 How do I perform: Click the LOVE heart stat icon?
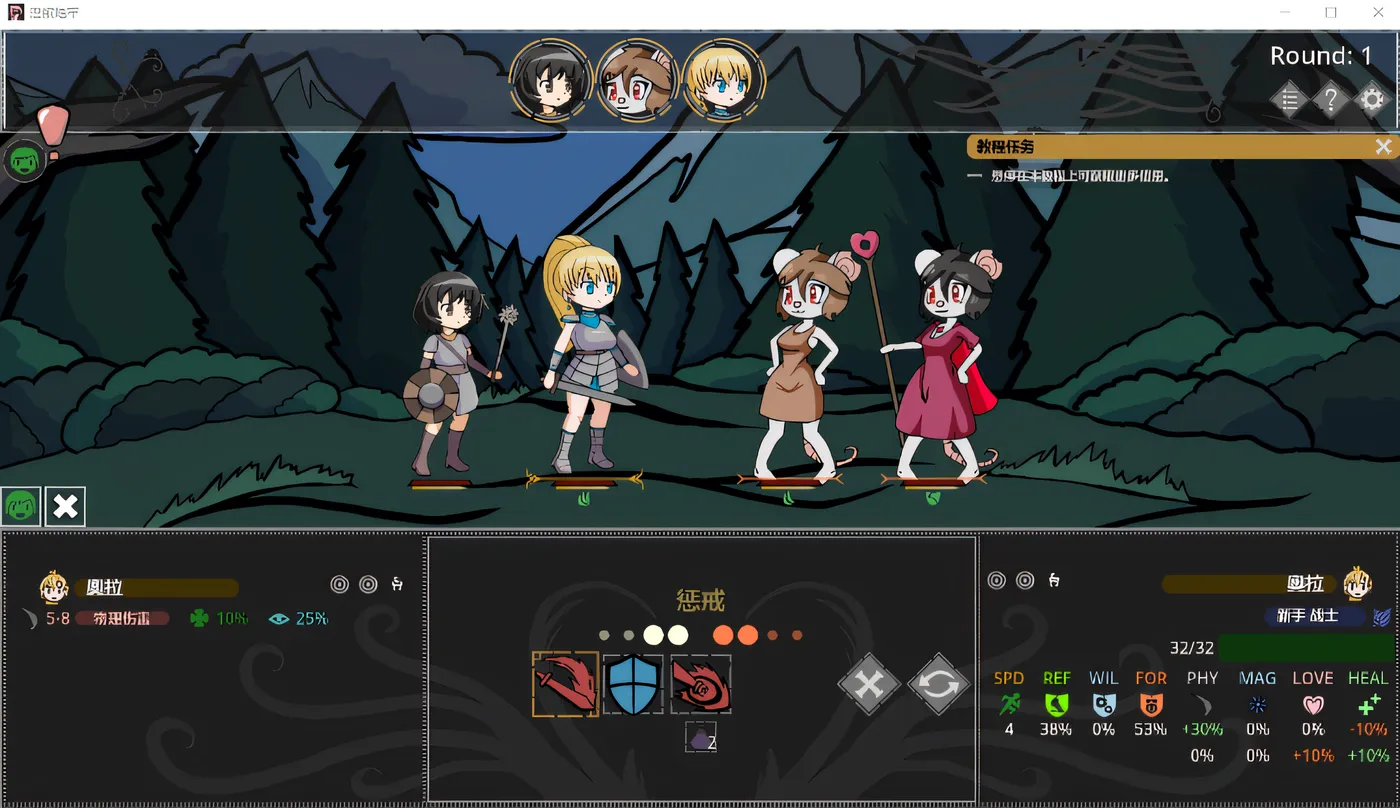pyautogui.click(x=1311, y=705)
